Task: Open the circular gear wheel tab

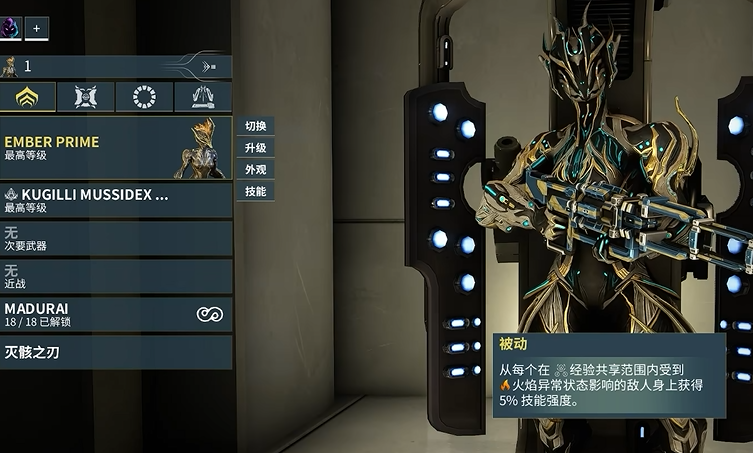Action: (144, 97)
